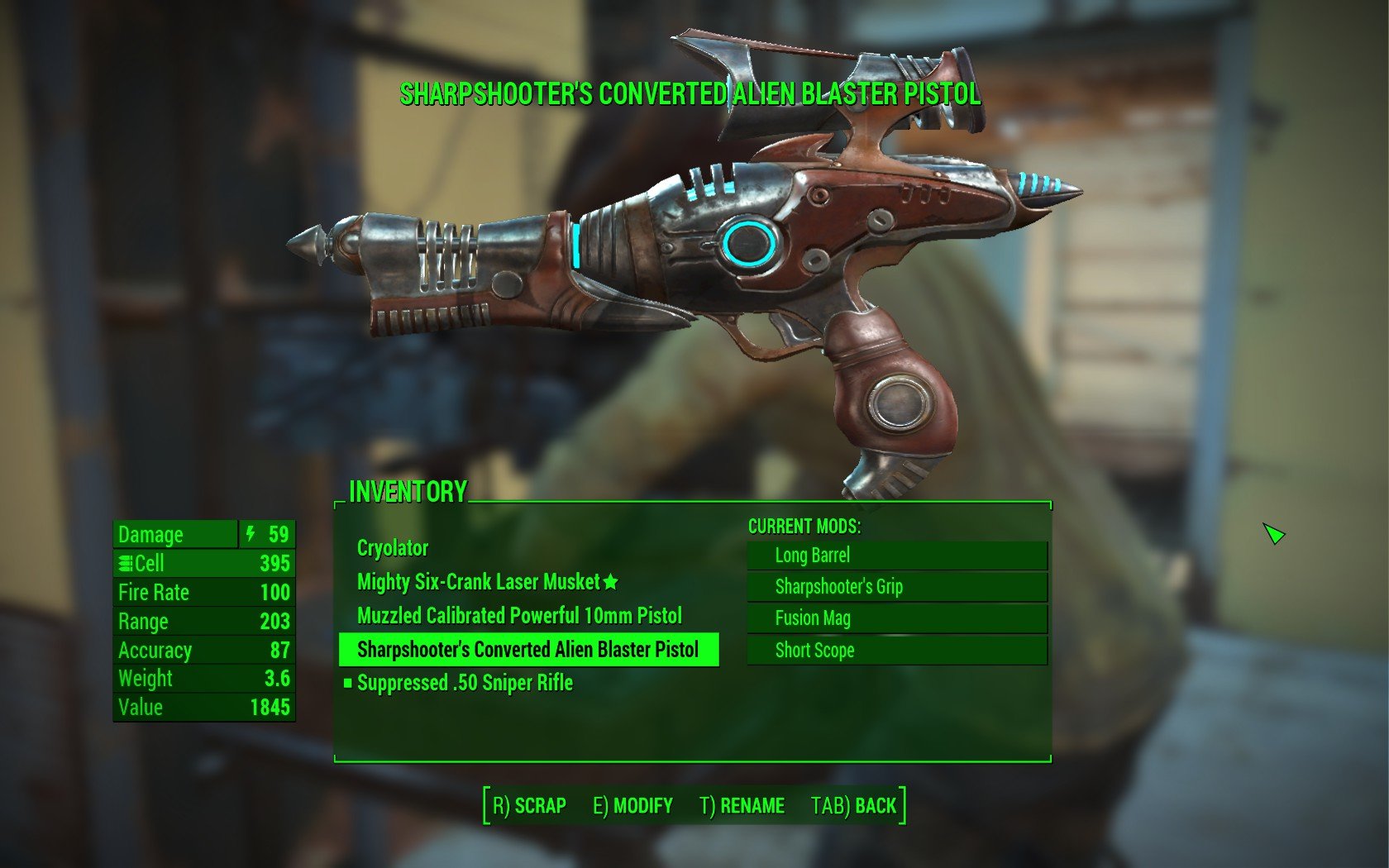
Task: Choose the Sharpshooter's Grip mod
Action: pos(896,587)
